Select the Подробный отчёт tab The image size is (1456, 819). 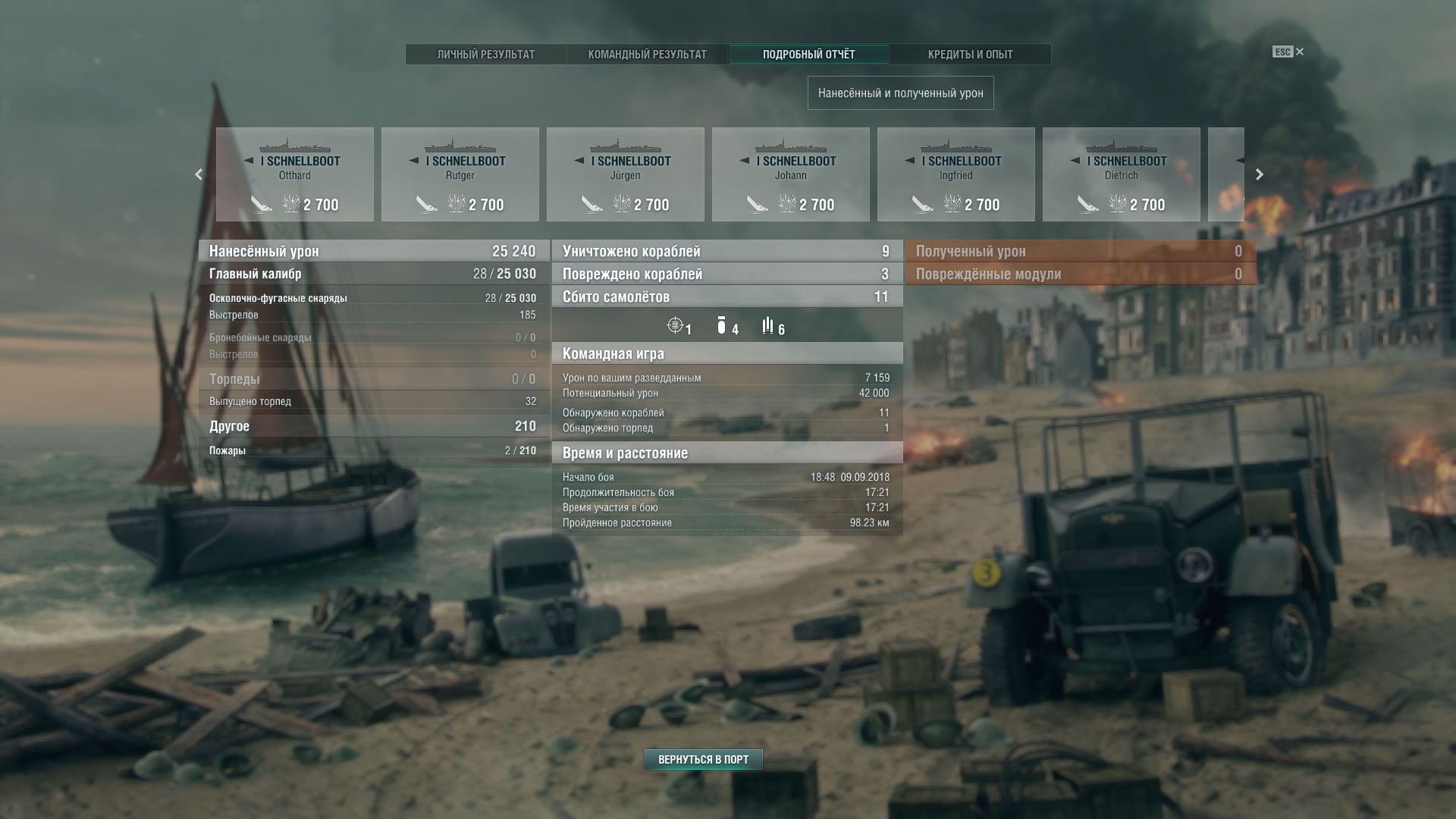click(808, 55)
